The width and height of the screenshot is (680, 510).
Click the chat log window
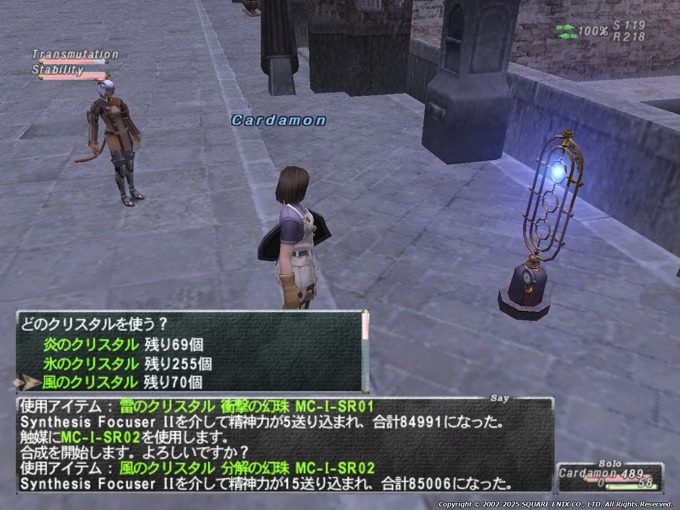click(x=285, y=445)
